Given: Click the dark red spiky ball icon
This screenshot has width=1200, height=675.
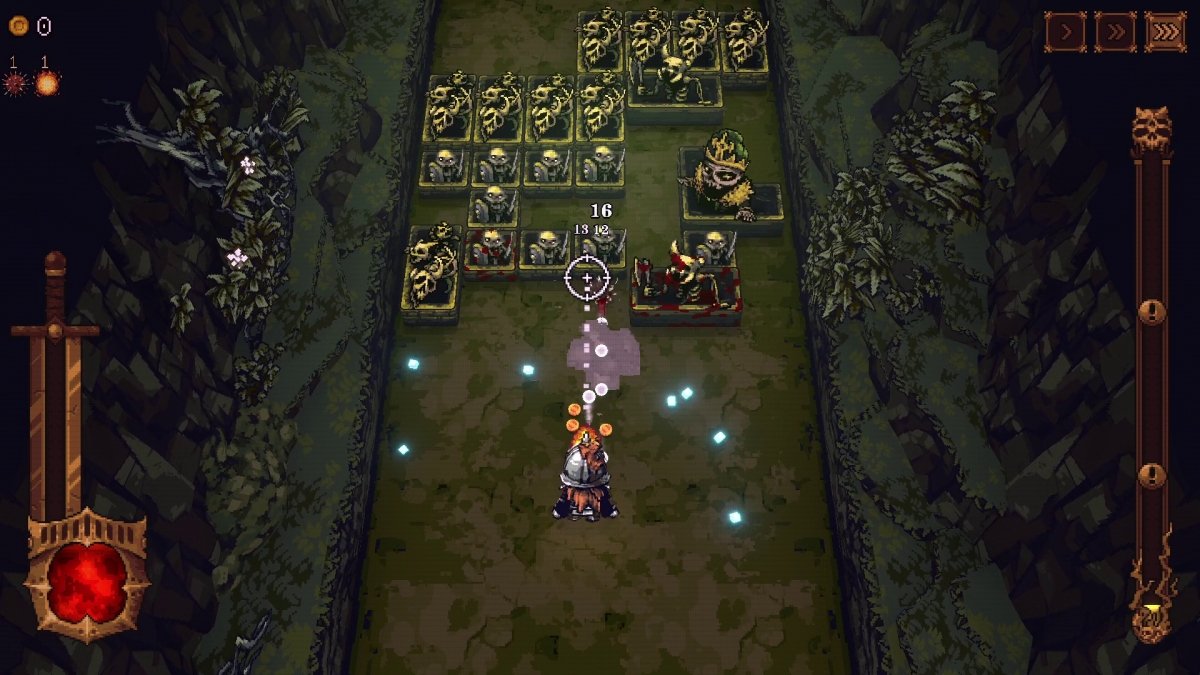Looking at the screenshot, I should [x=15, y=84].
